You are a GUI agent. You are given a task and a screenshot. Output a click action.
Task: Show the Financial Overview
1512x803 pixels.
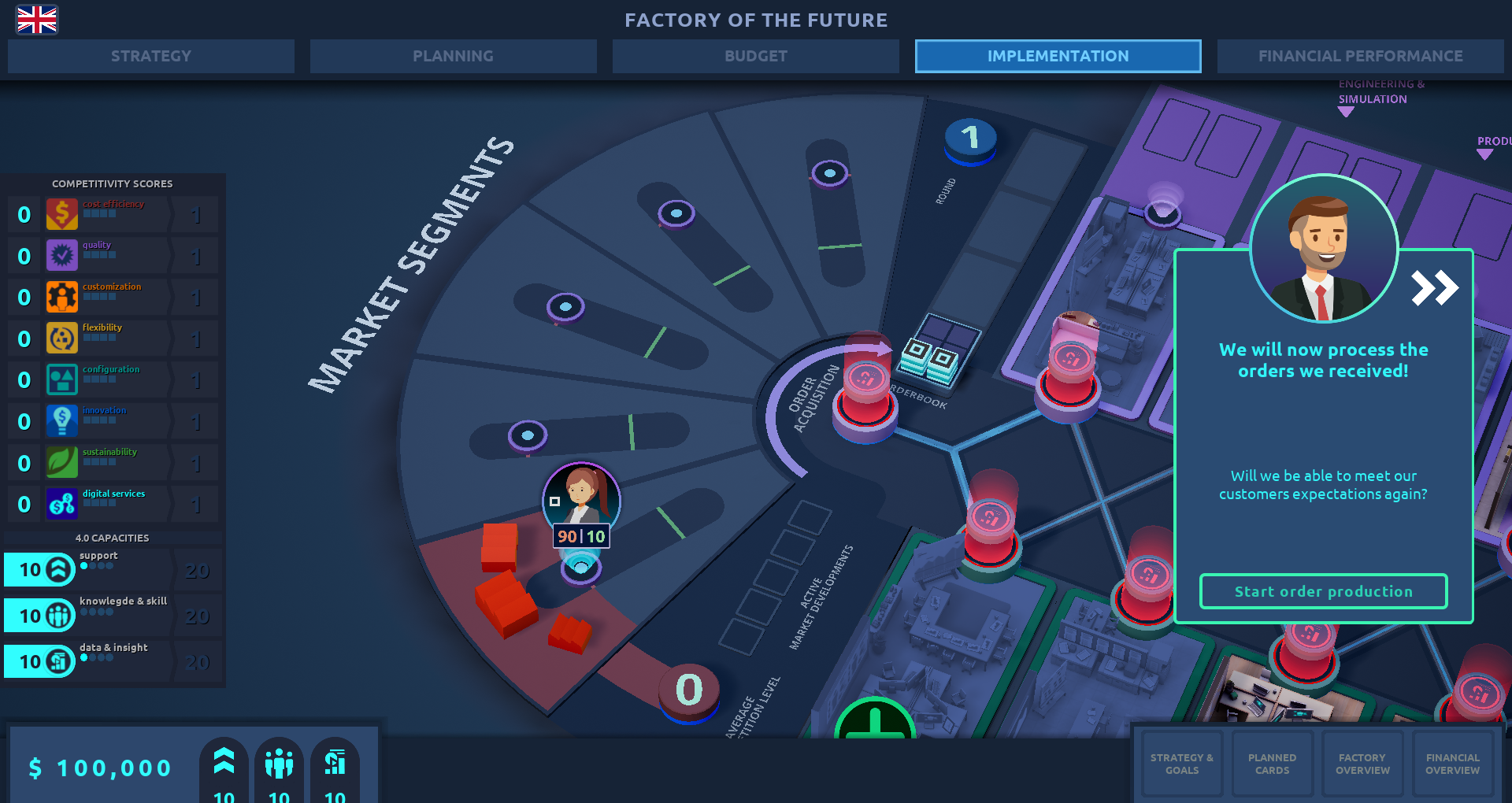[x=1452, y=764]
